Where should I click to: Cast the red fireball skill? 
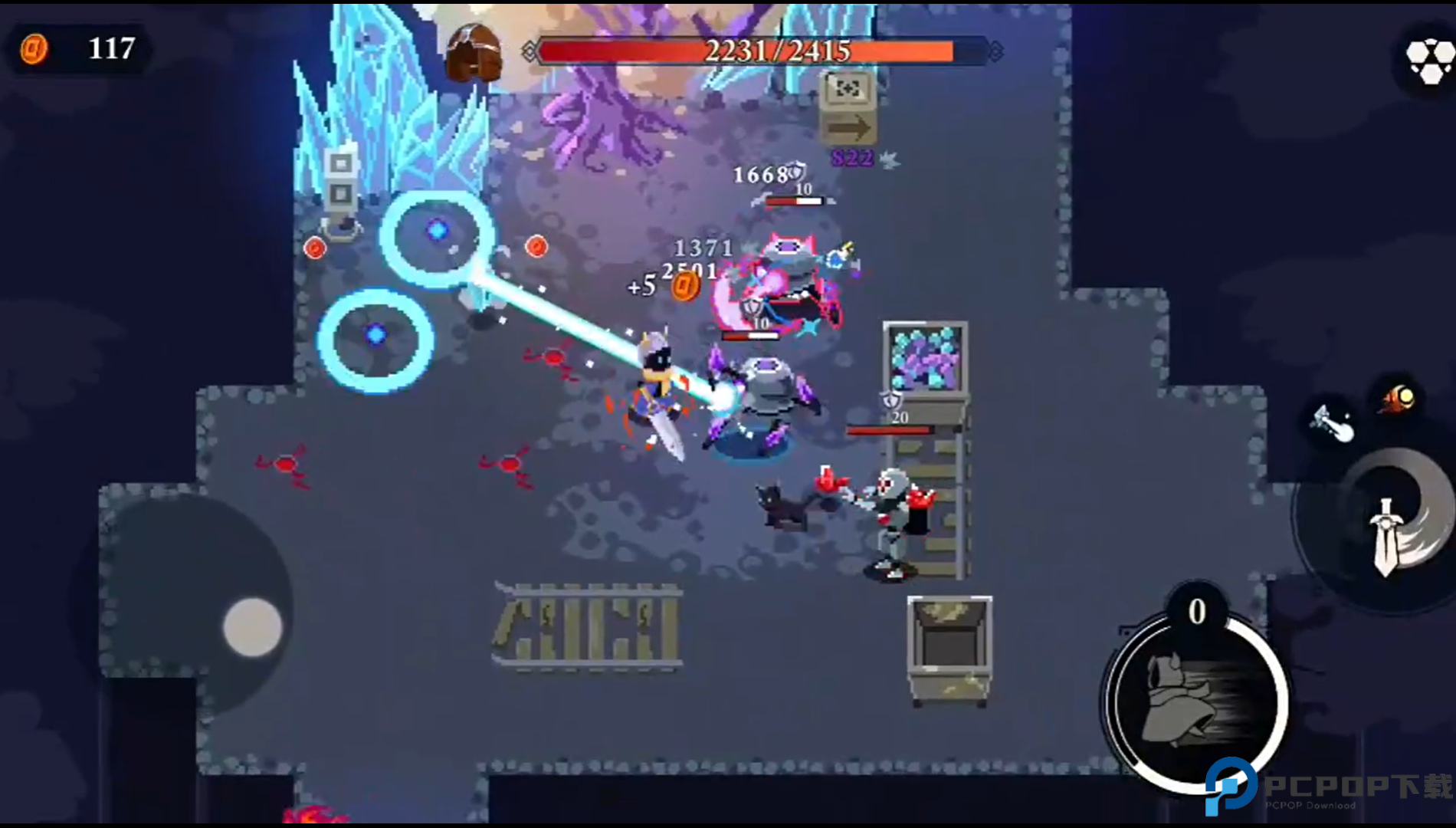[x=1398, y=399]
